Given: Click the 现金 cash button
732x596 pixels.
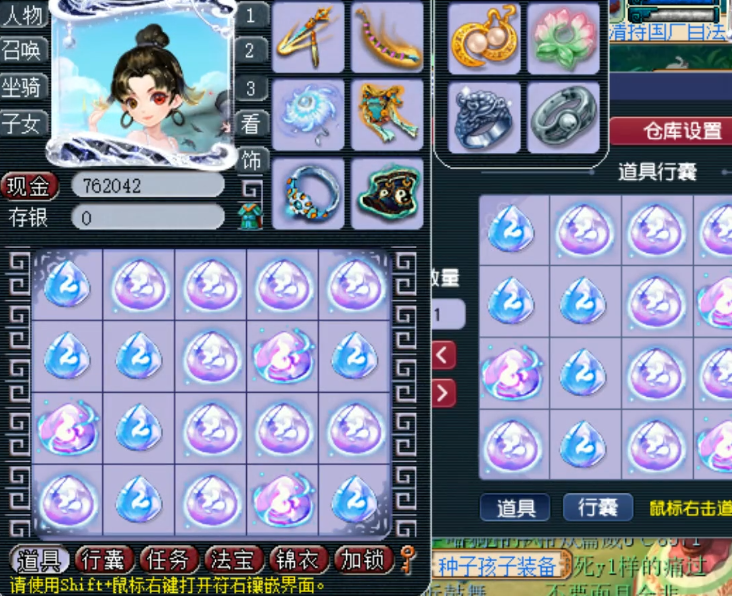Looking at the screenshot, I should tap(30, 186).
